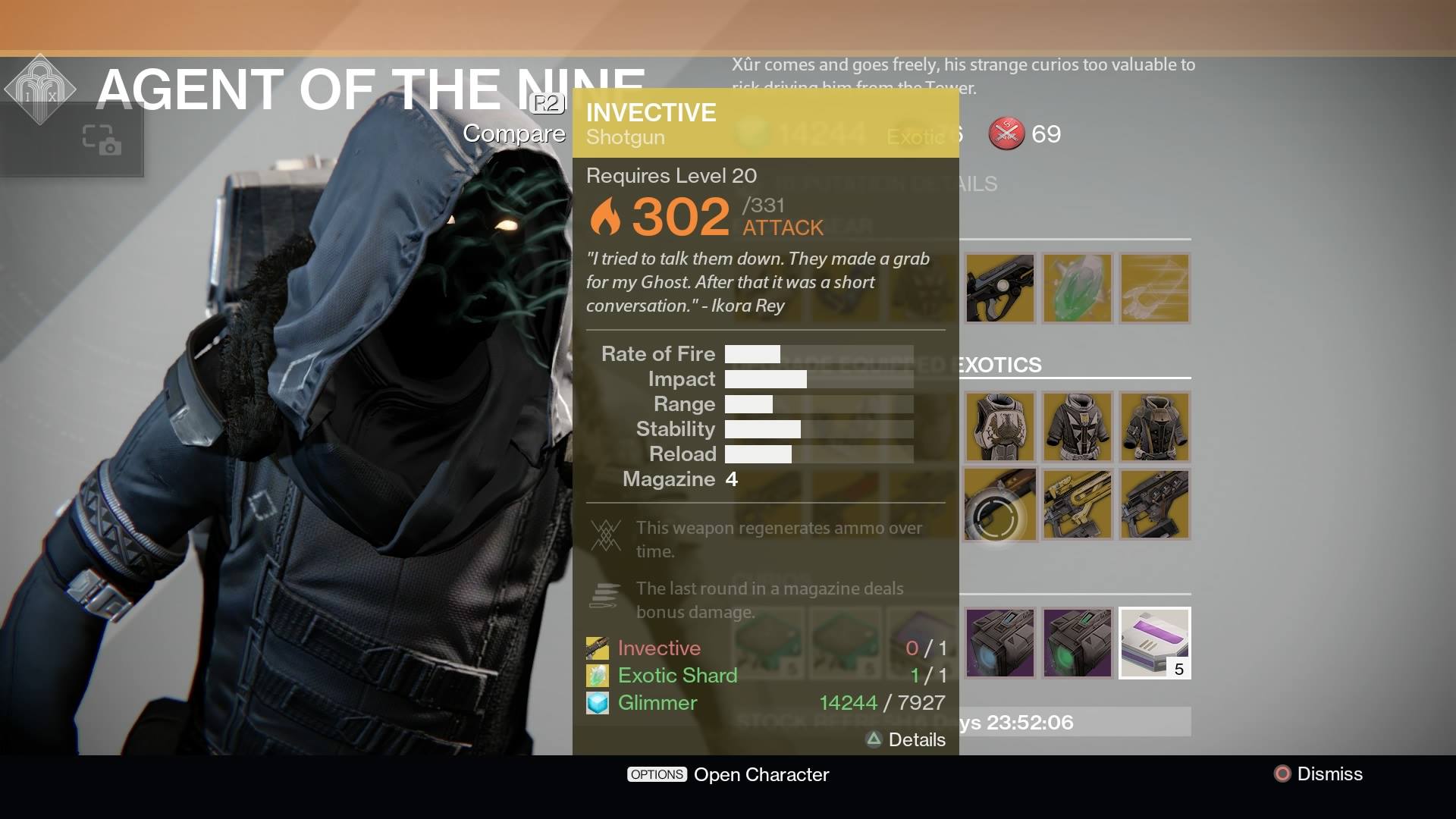The image size is (1456, 819).
Task: Click the Exotic Shard icon
Action: (x=598, y=675)
